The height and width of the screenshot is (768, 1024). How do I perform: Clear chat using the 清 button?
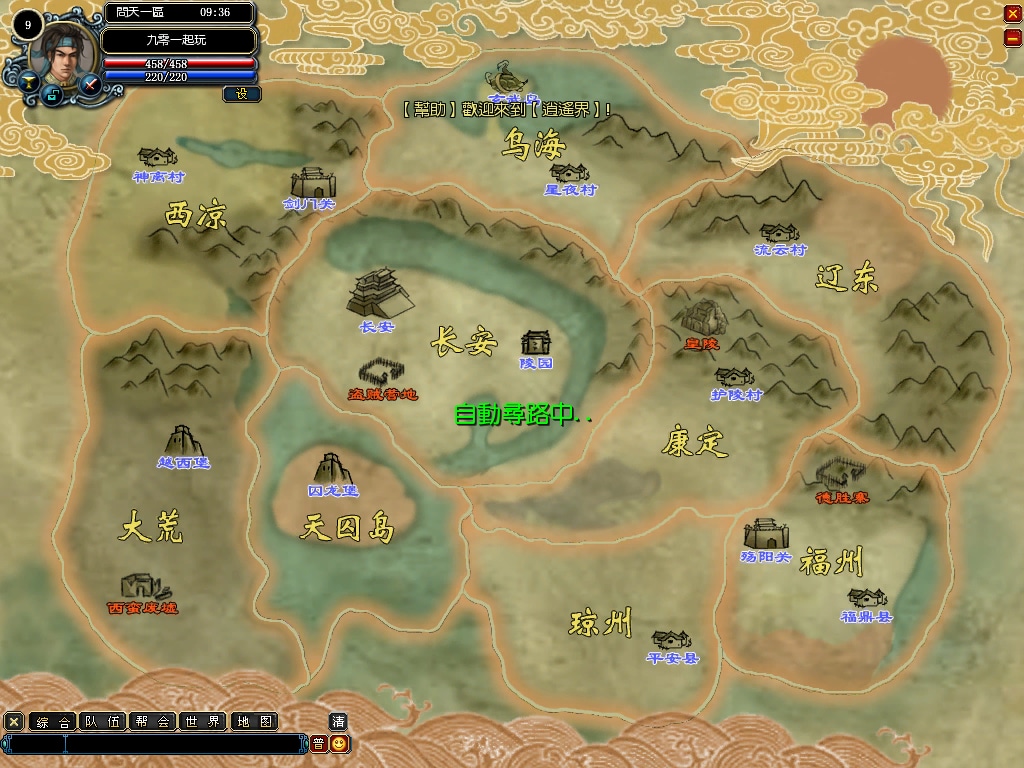(x=339, y=722)
